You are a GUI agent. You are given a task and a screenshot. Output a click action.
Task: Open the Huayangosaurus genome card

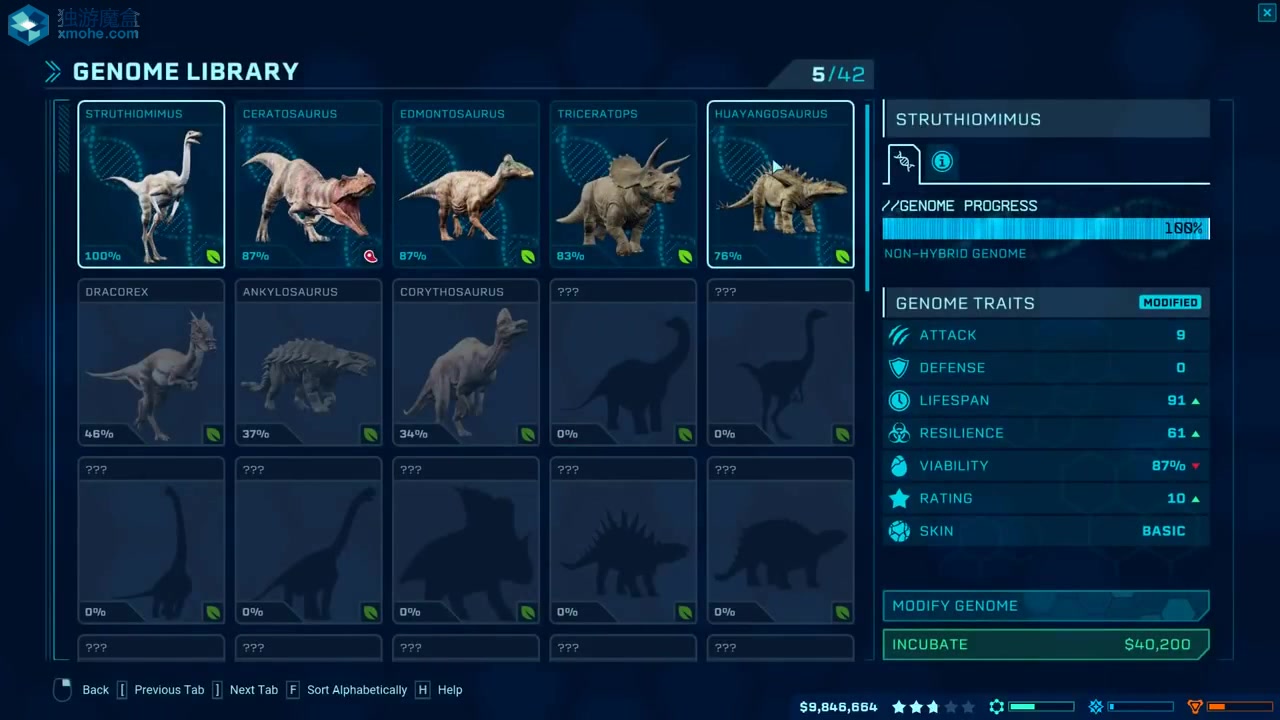tap(780, 185)
